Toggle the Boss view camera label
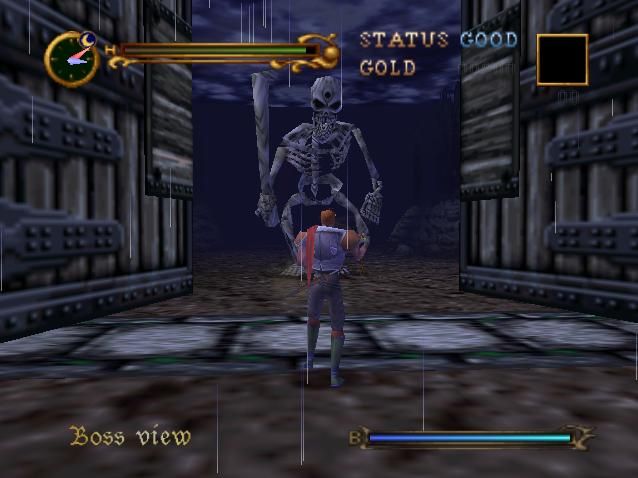Viewport: 638px width, 478px height. tap(129, 436)
